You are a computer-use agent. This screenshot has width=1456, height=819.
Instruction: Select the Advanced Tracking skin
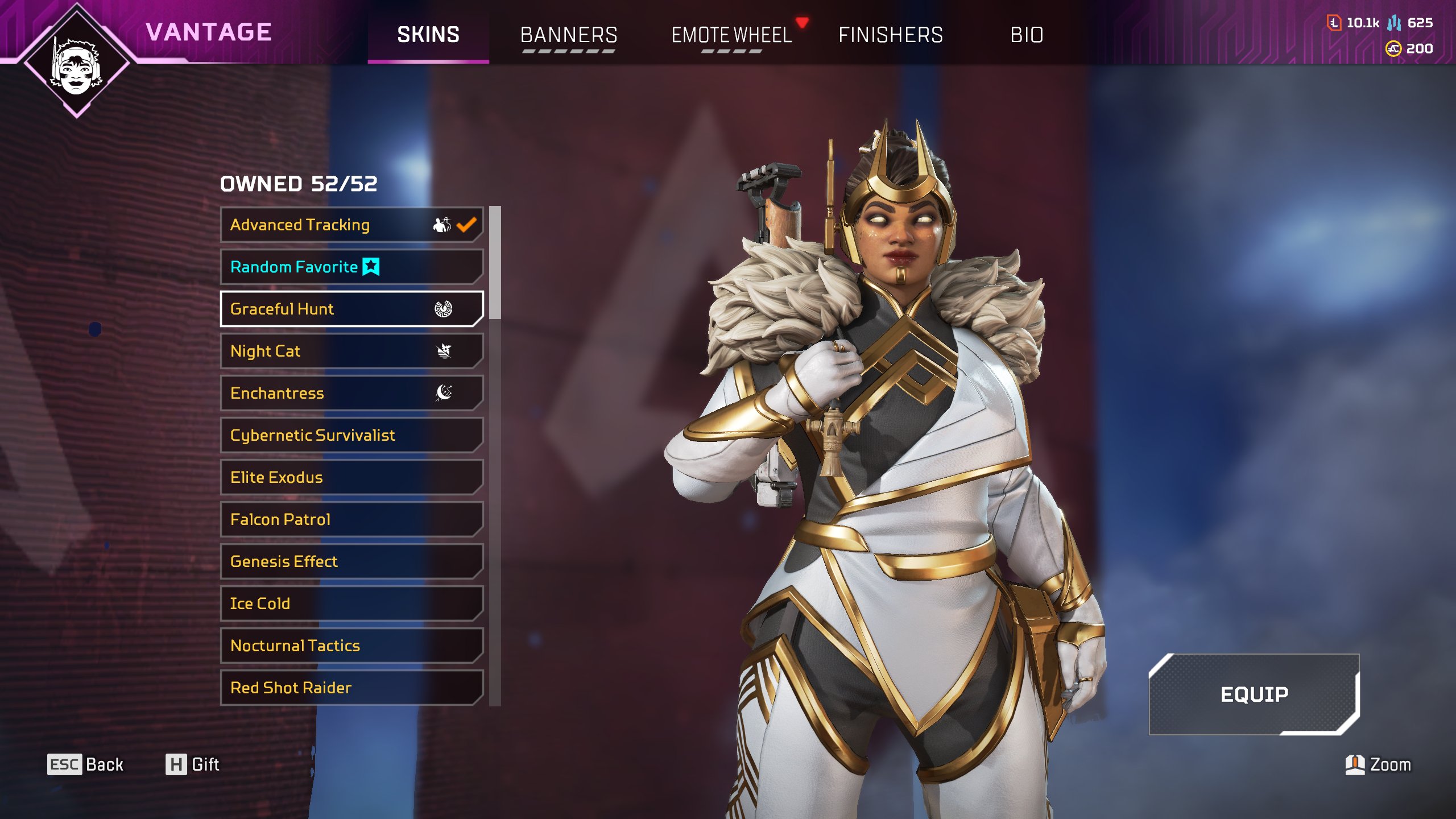(351, 225)
